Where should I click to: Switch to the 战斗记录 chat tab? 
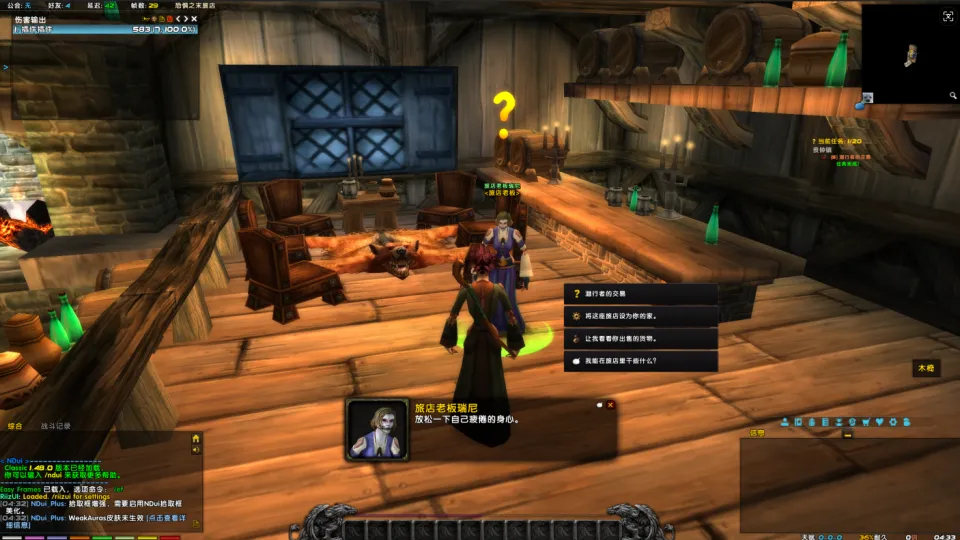55,426
